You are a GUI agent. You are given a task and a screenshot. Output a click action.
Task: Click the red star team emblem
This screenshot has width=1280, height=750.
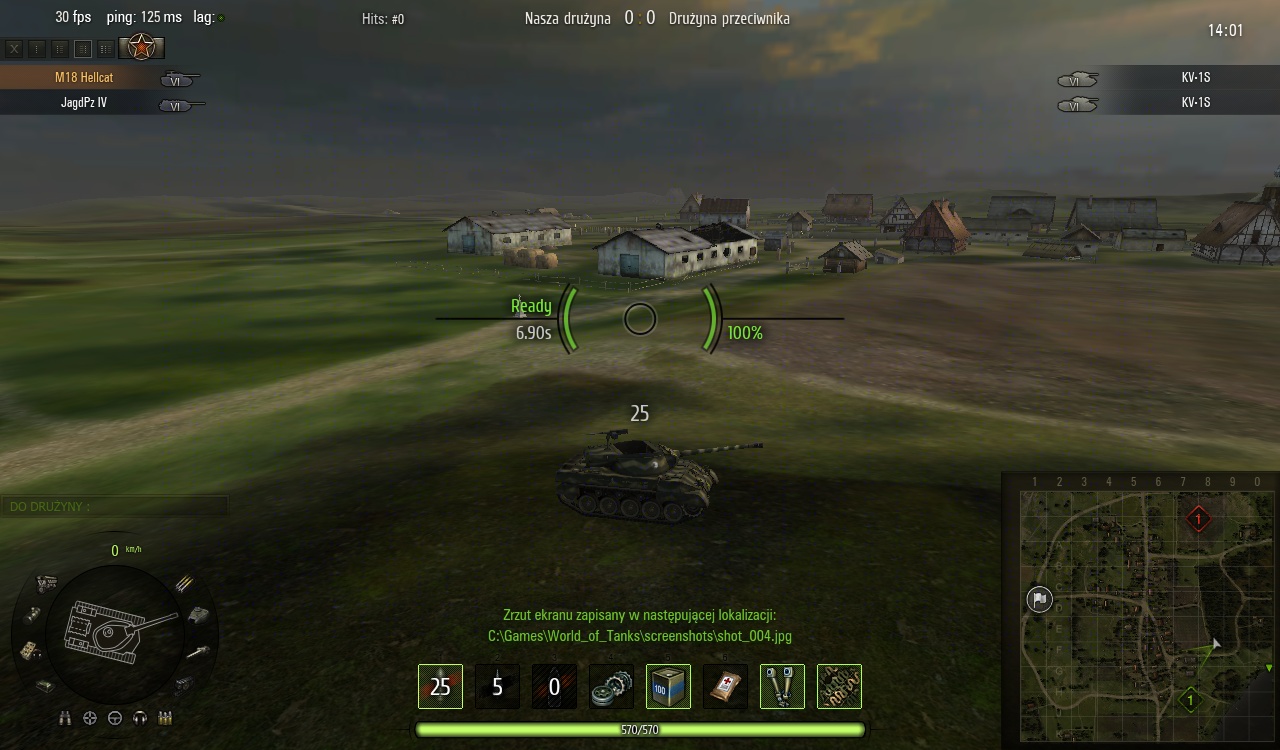coord(142,47)
